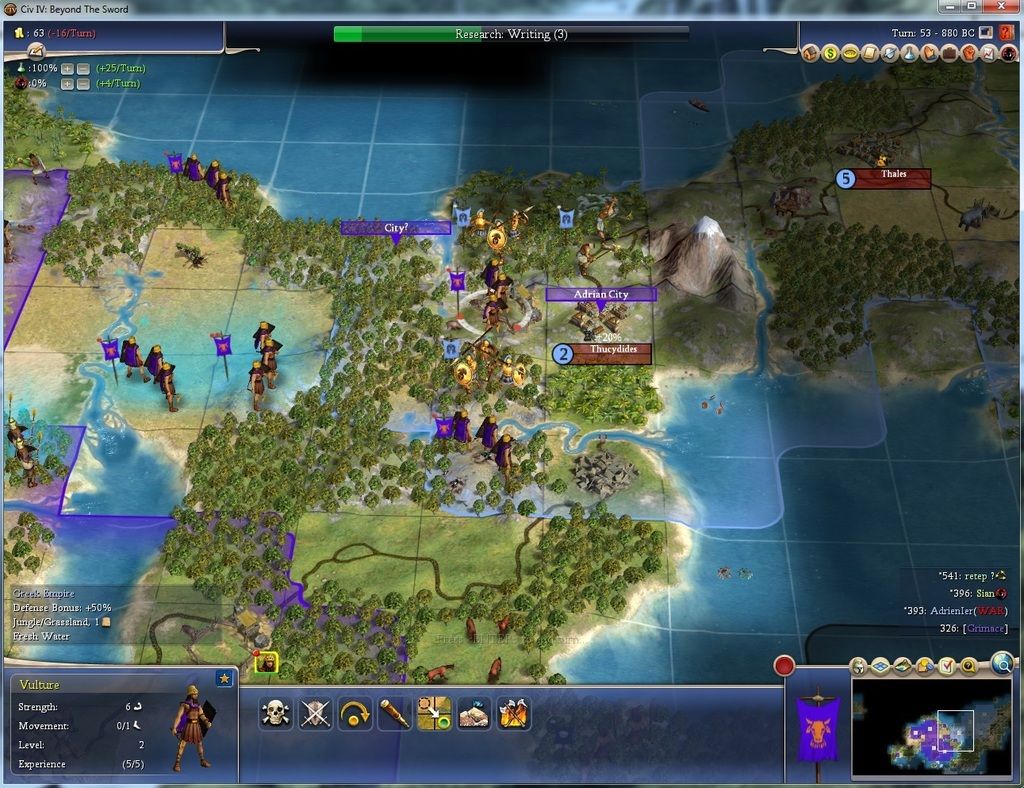Viewport: 1024px width, 788px height.
Task: End turn with the red round button
Action: point(784,666)
